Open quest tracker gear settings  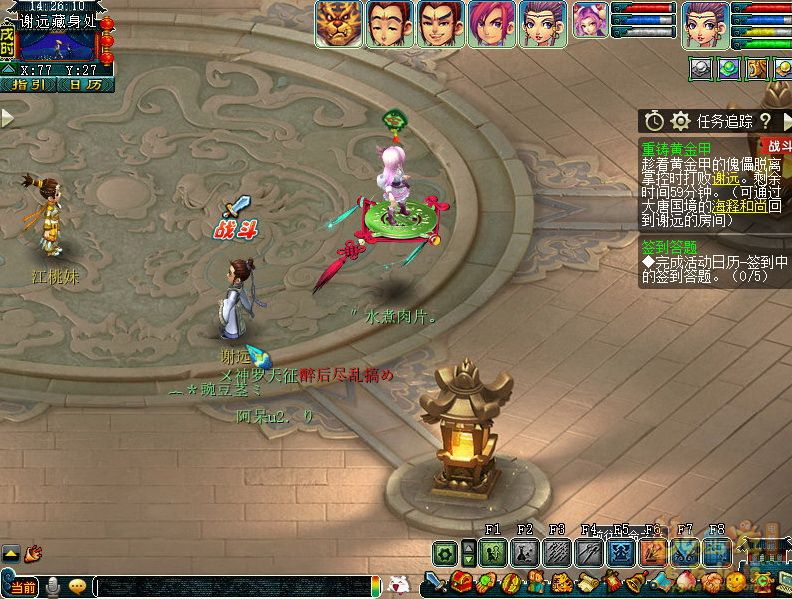click(x=680, y=121)
